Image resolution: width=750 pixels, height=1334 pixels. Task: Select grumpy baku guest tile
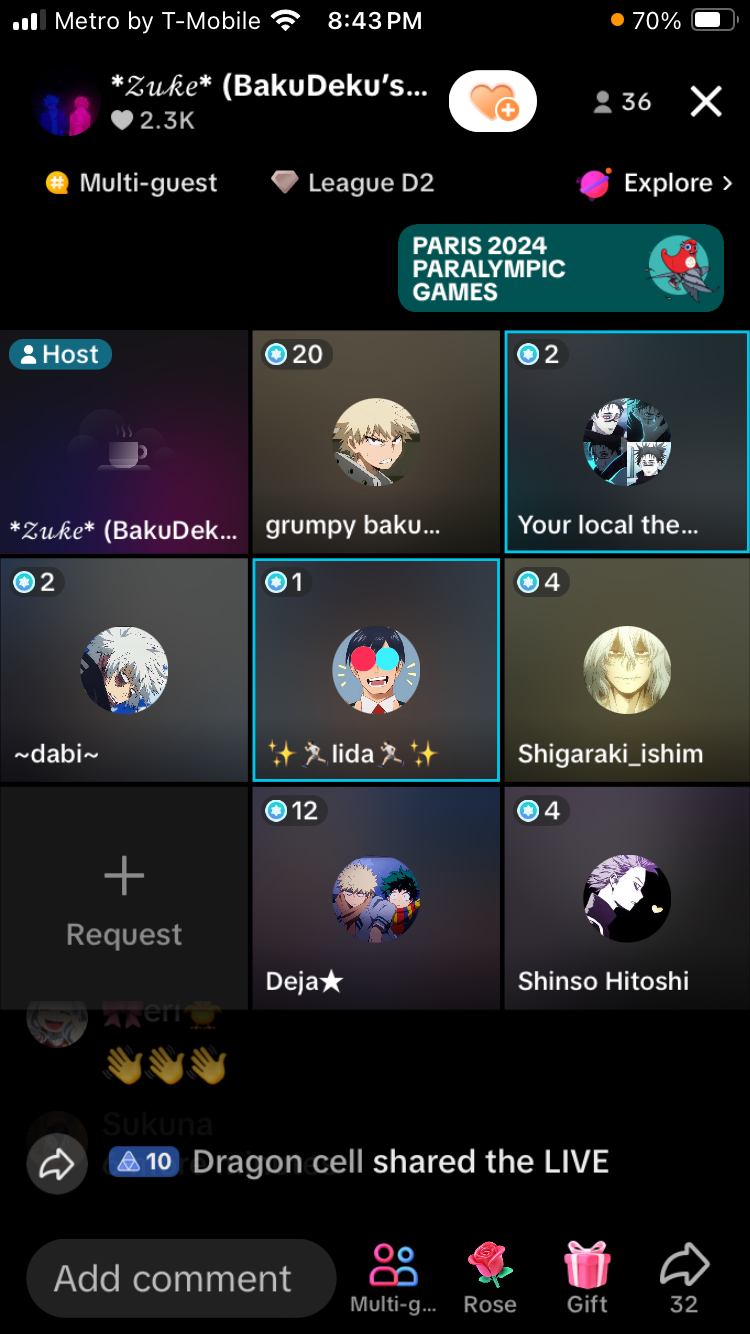[375, 442]
